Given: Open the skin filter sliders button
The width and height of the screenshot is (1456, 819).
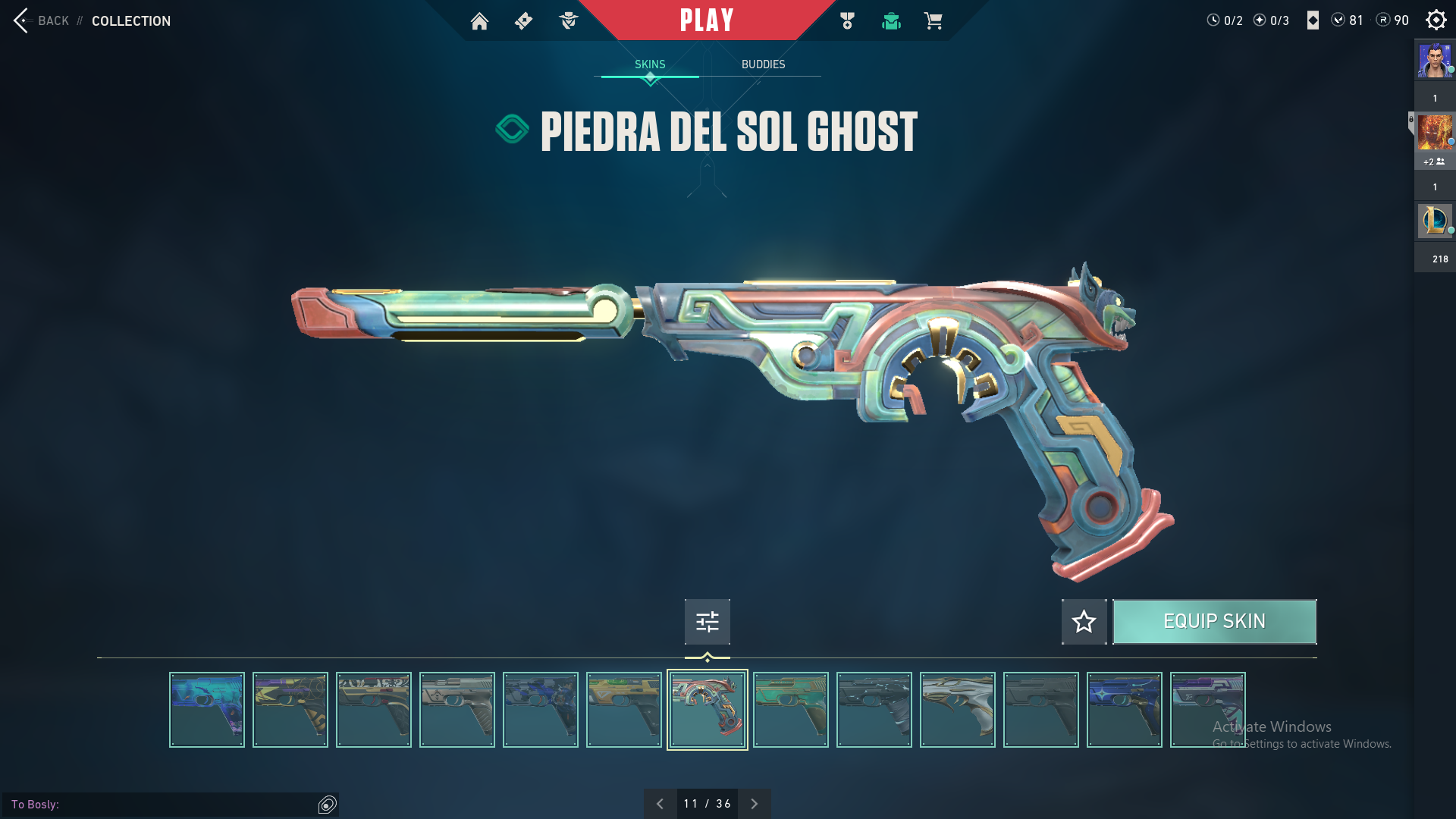Looking at the screenshot, I should tap(707, 622).
